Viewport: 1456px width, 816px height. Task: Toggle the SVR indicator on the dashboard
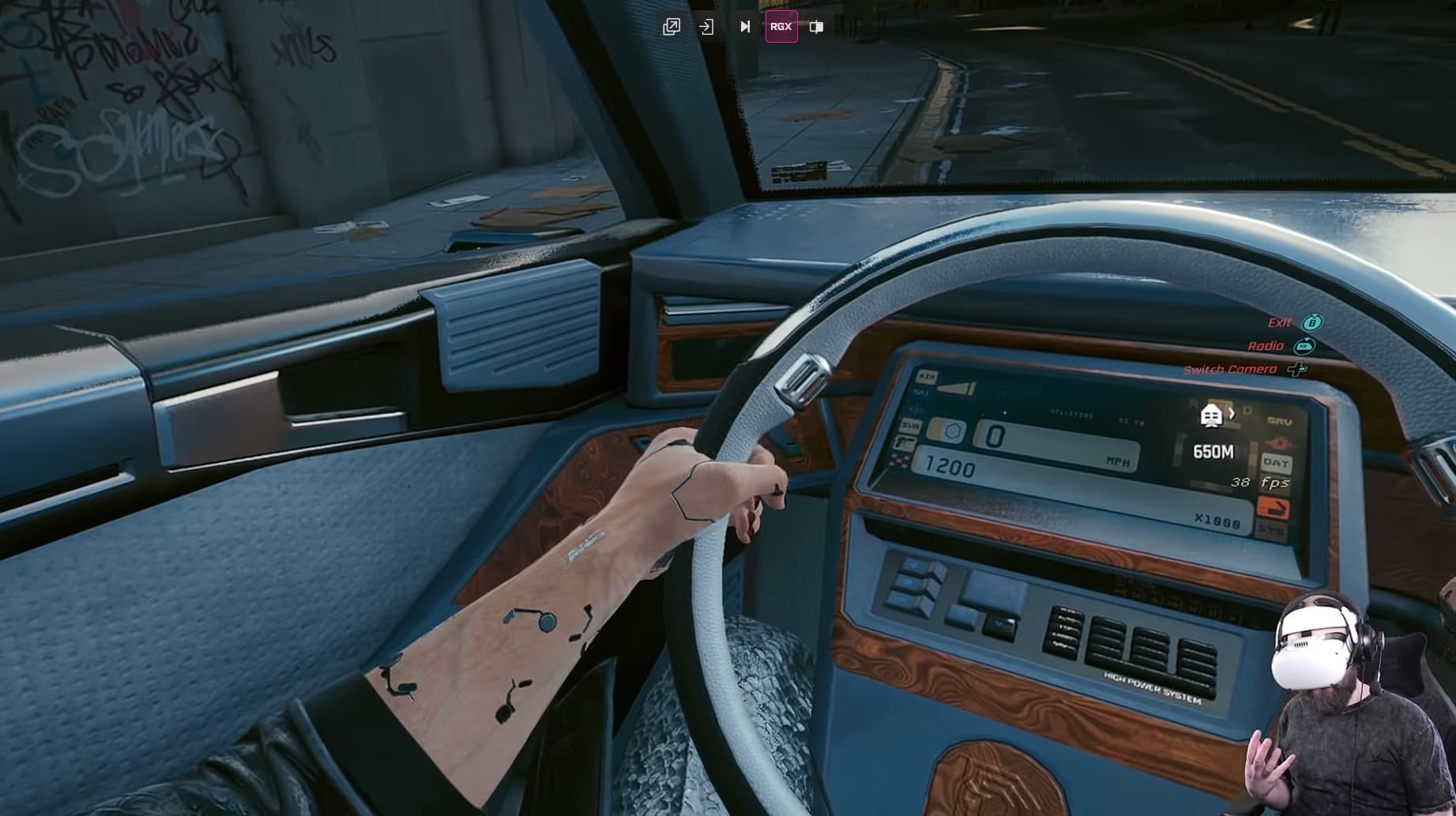[910, 427]
